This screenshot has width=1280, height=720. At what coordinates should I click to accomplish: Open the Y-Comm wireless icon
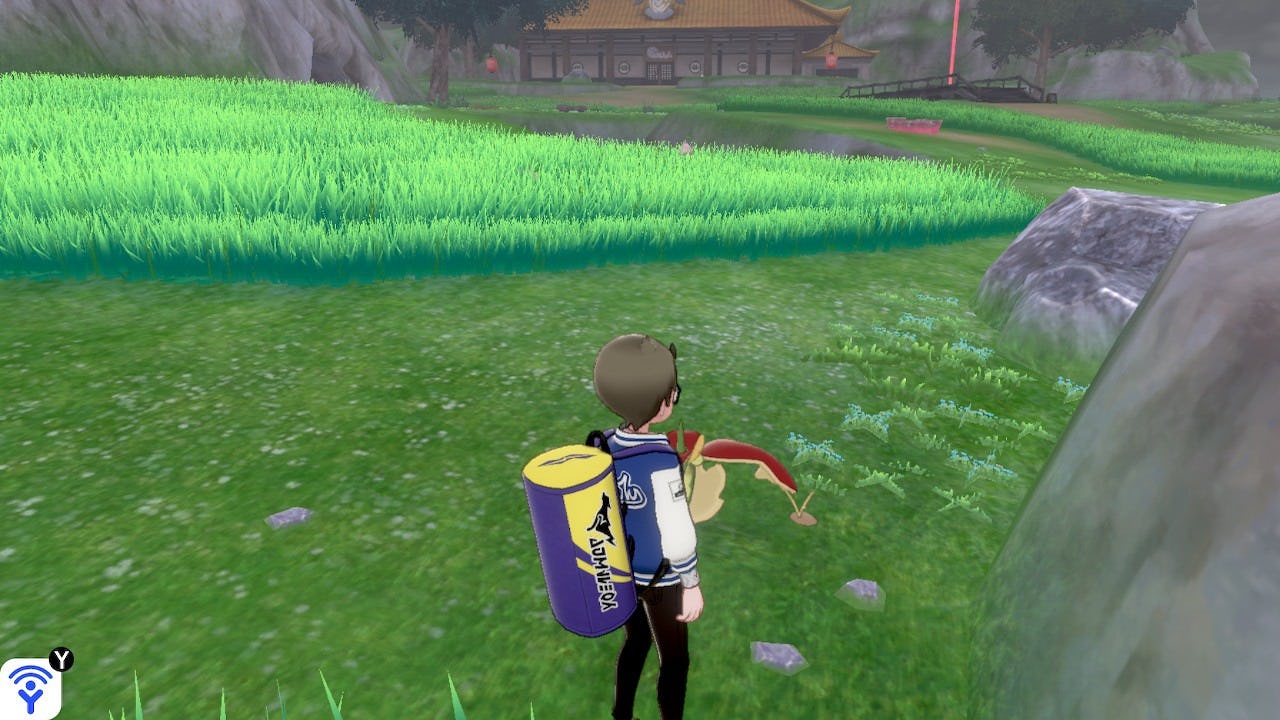pyautogui.click(x=30, y=688)
